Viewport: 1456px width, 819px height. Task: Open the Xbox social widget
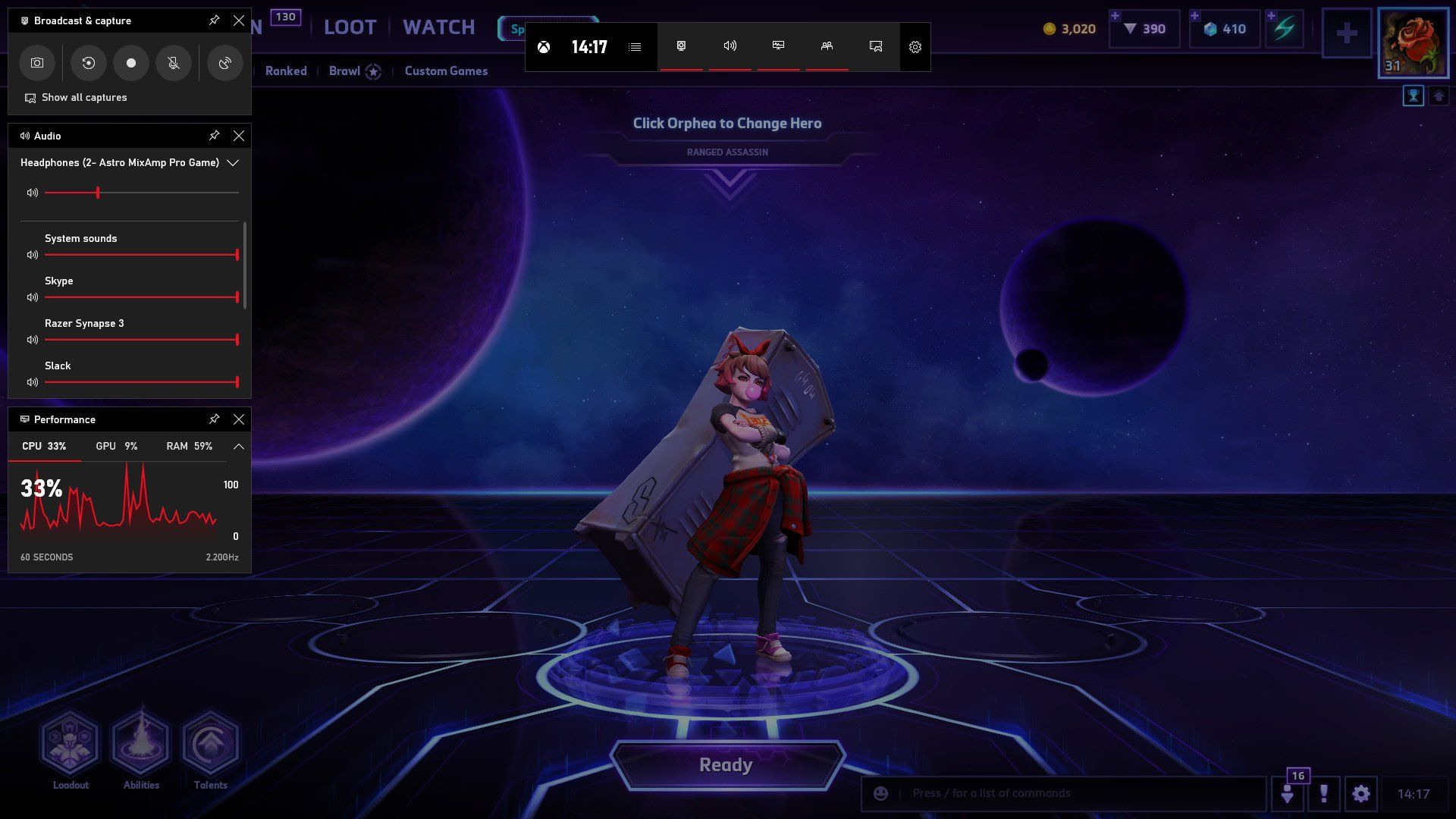827,47
